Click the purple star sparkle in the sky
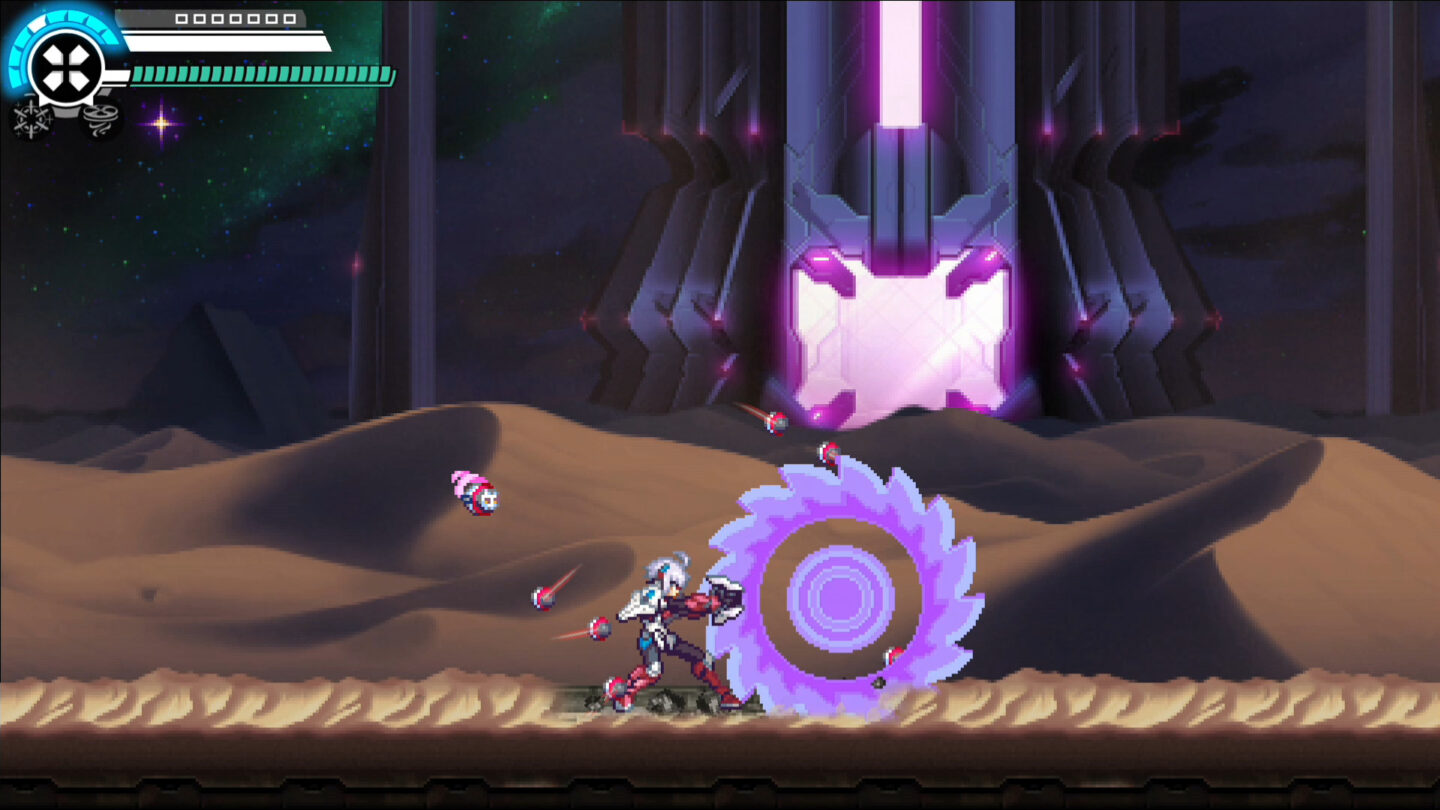The height and width of the screenshot is (810, 1440). click(162, 122)
